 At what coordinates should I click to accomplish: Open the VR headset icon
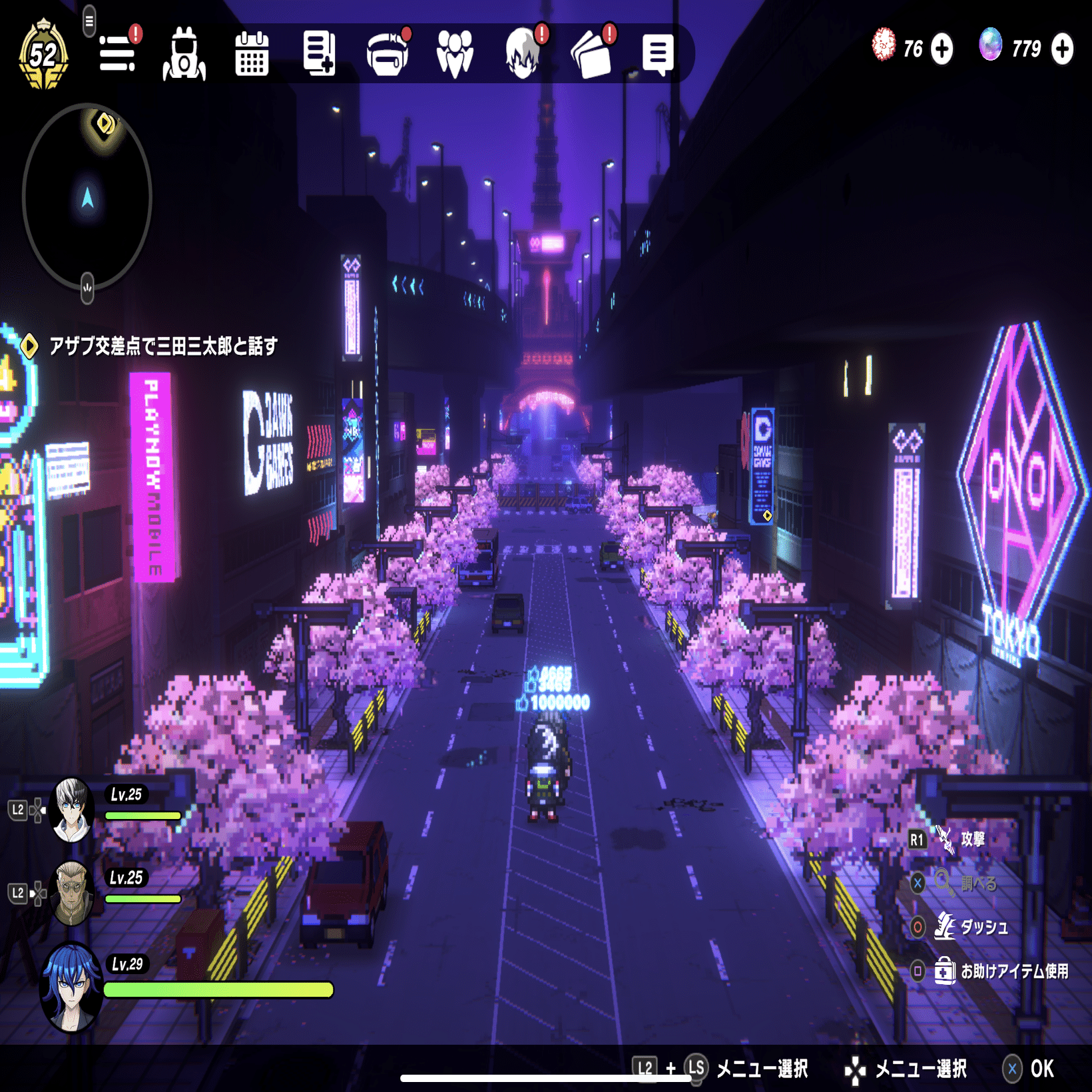[x=387, y=55]
